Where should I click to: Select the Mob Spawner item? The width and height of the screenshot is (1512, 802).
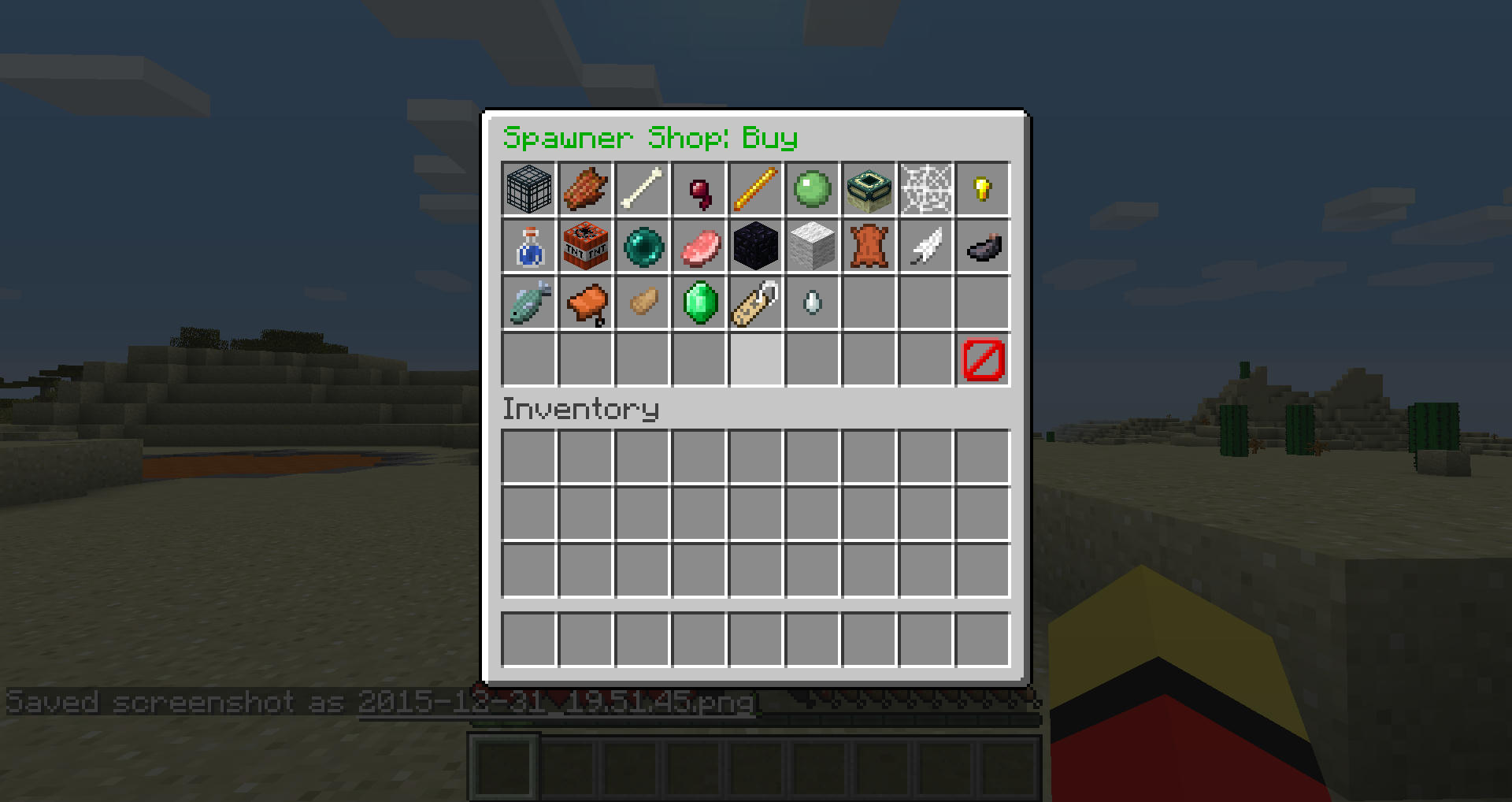point(529,189)
